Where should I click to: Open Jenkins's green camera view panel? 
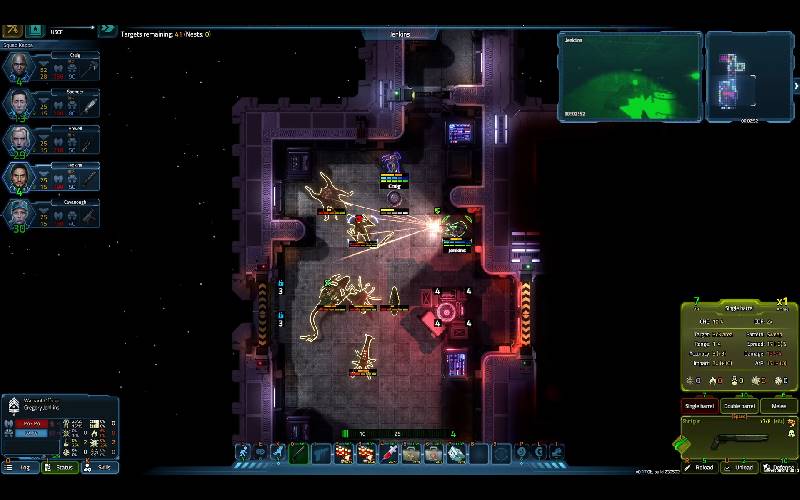(x=629, y=76)
